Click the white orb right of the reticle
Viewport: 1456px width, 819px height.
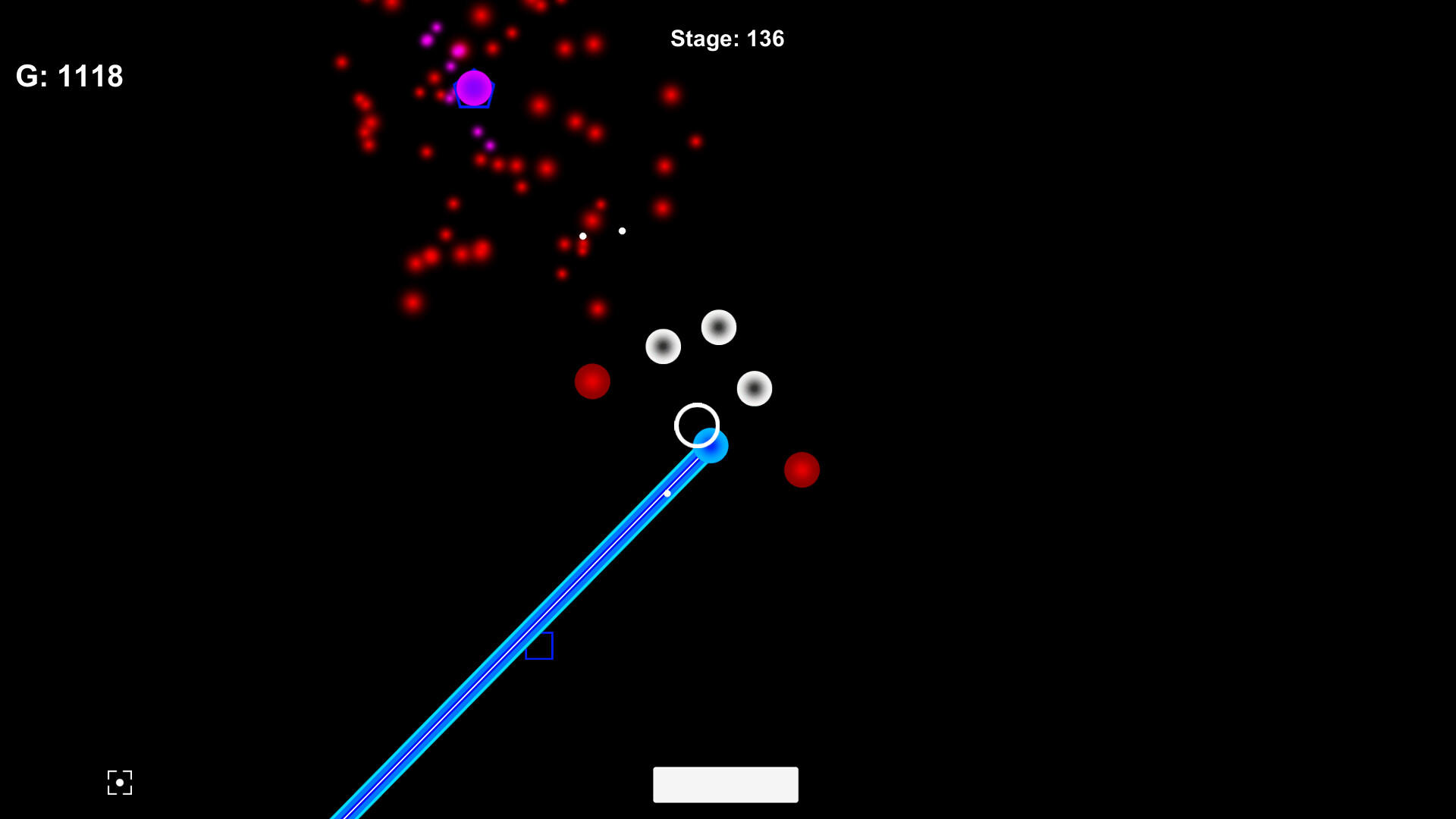click(754, 388)
